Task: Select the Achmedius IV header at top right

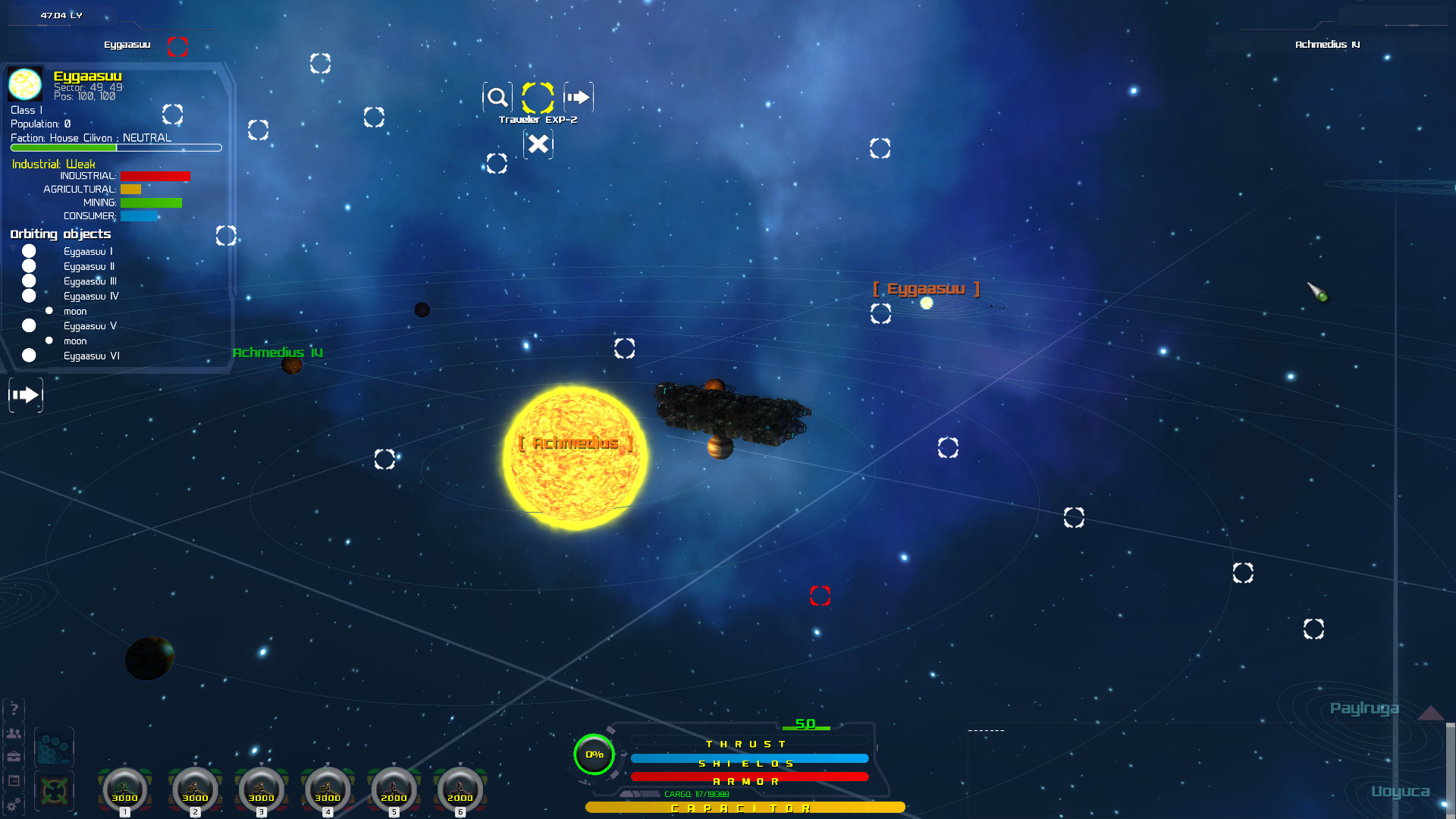Action: tap(1326, 45)
